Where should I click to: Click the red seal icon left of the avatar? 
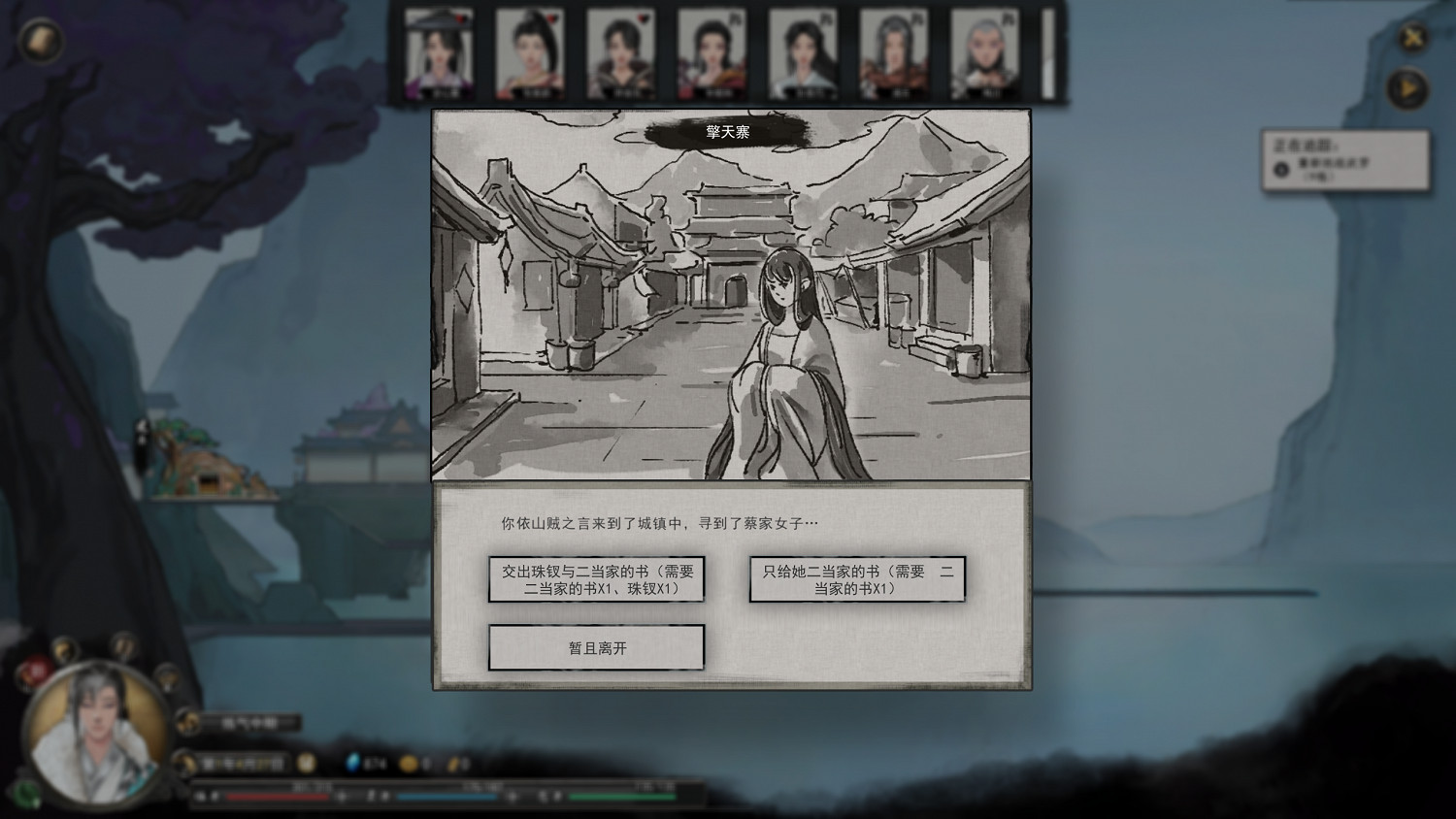click(35, 670)
